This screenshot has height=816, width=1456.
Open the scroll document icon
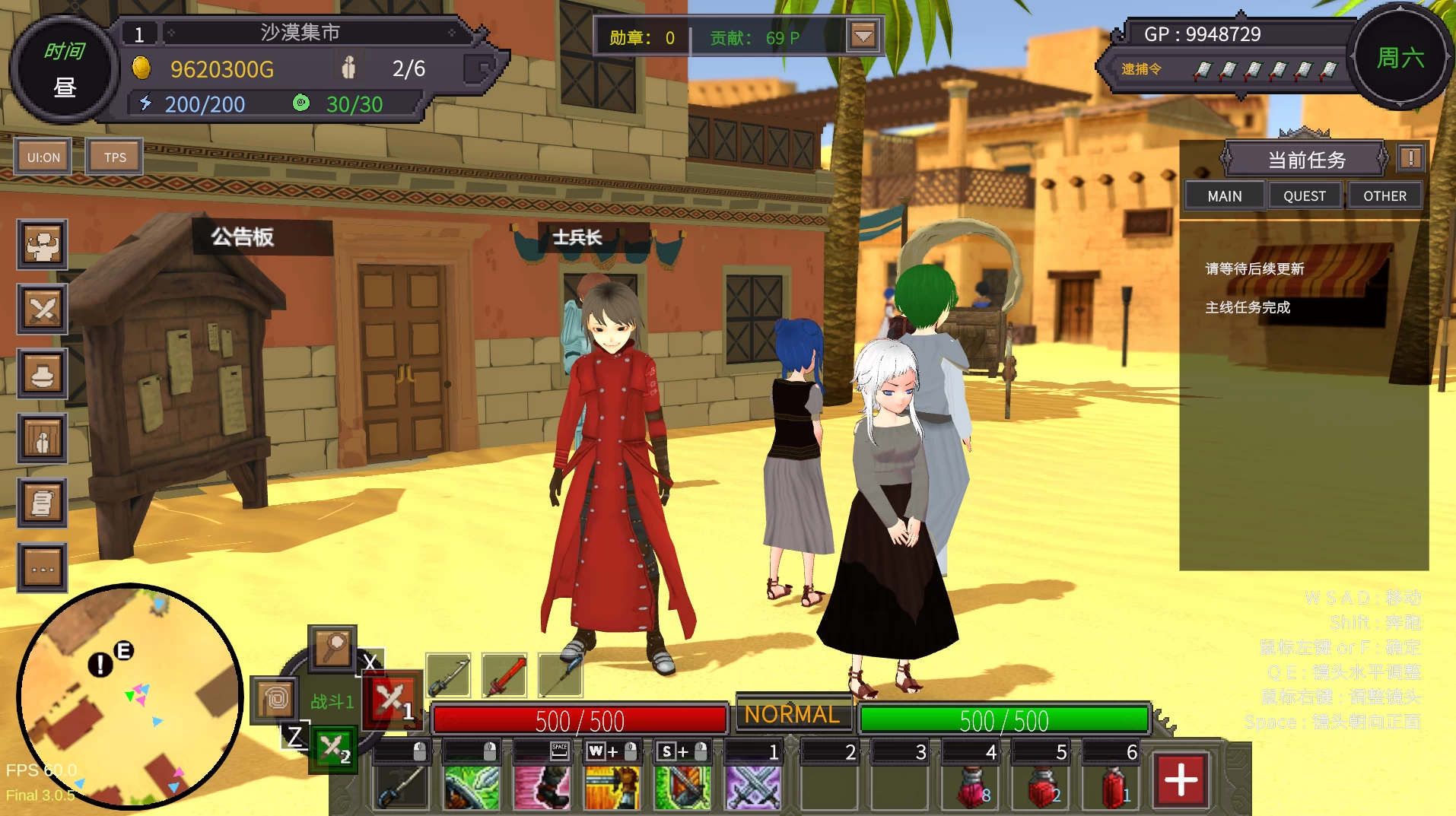43,503
